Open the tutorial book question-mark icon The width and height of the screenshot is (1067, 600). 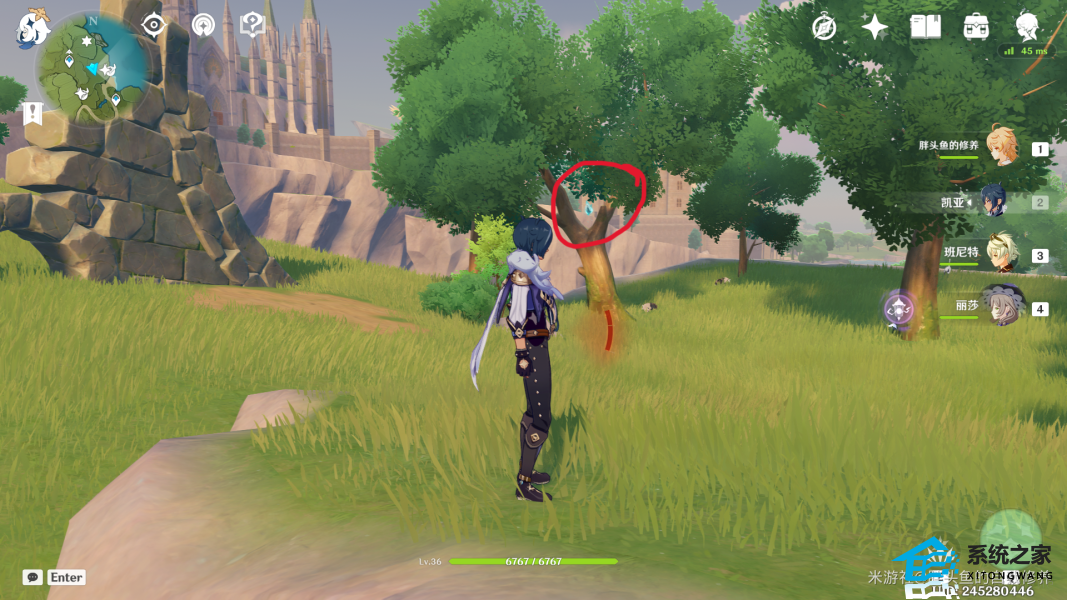[x=253, y=25]
